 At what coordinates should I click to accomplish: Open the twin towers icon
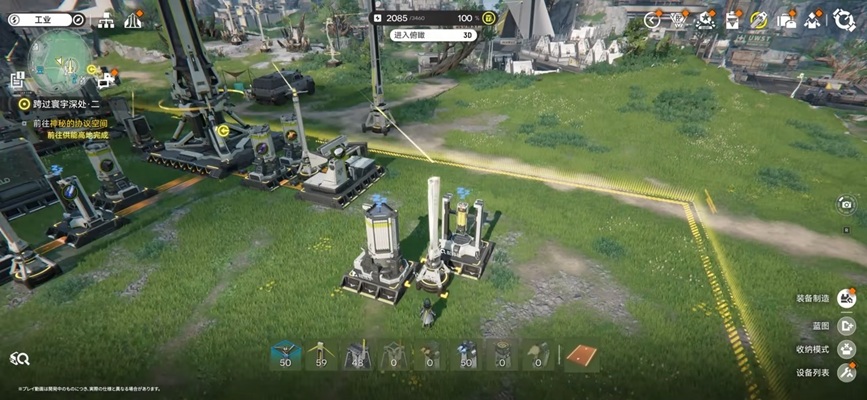(133, 19)
